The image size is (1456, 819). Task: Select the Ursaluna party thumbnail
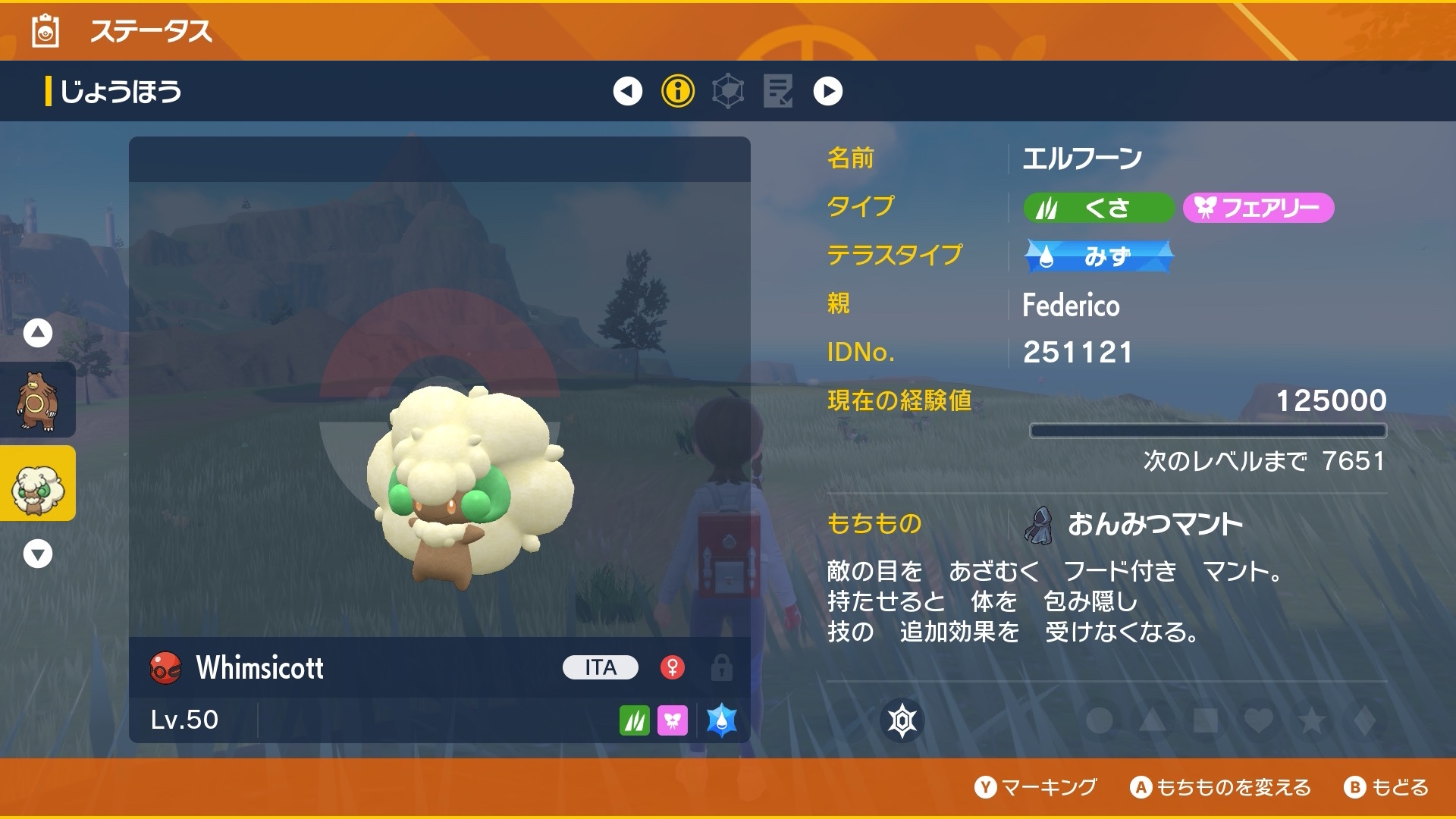click(x=36, y=400)
